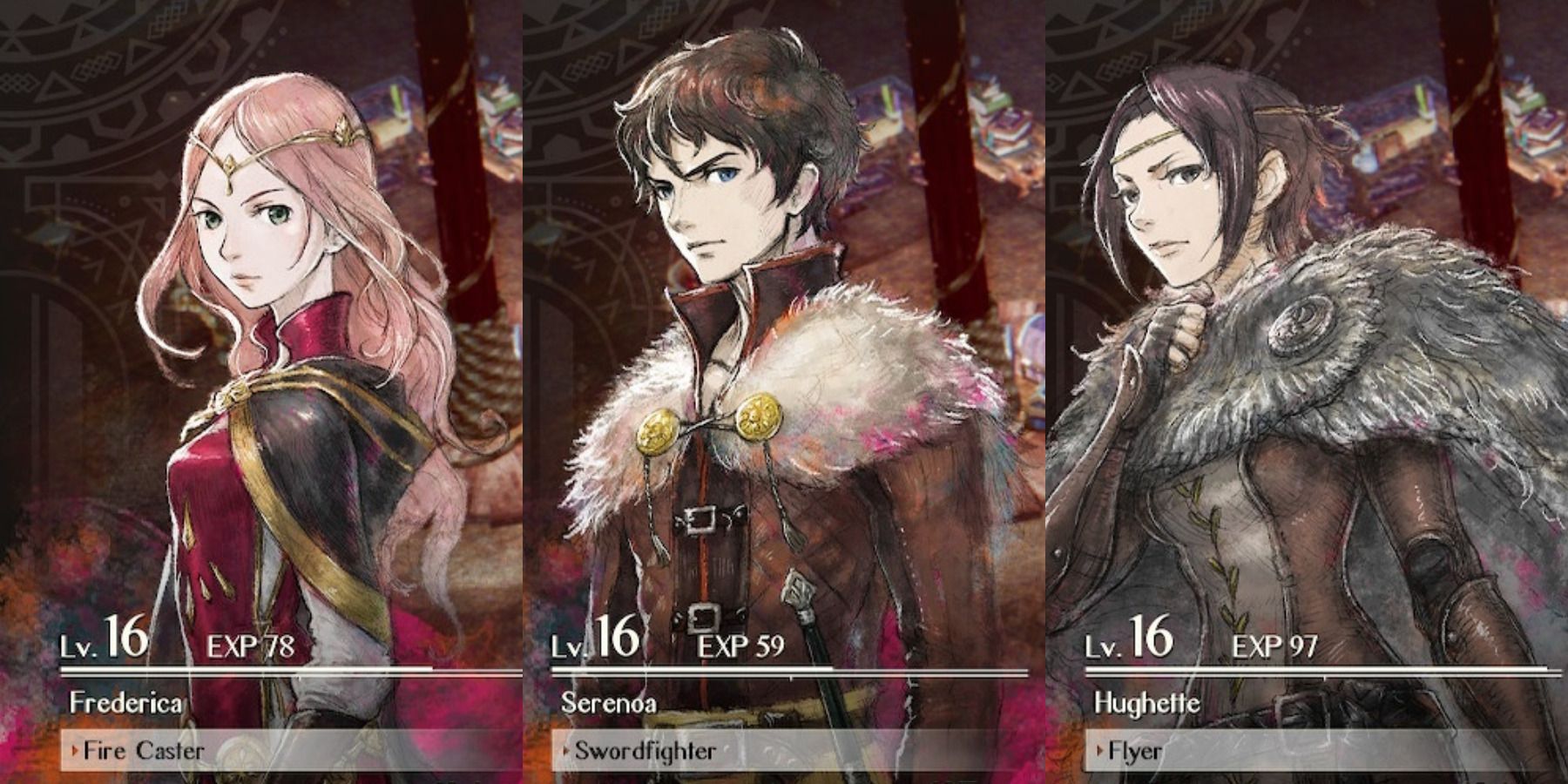This screenshot has height=784, width=1568.
Task: Switch to Hughette's character panel
Action: click(x=1307, y=392)
